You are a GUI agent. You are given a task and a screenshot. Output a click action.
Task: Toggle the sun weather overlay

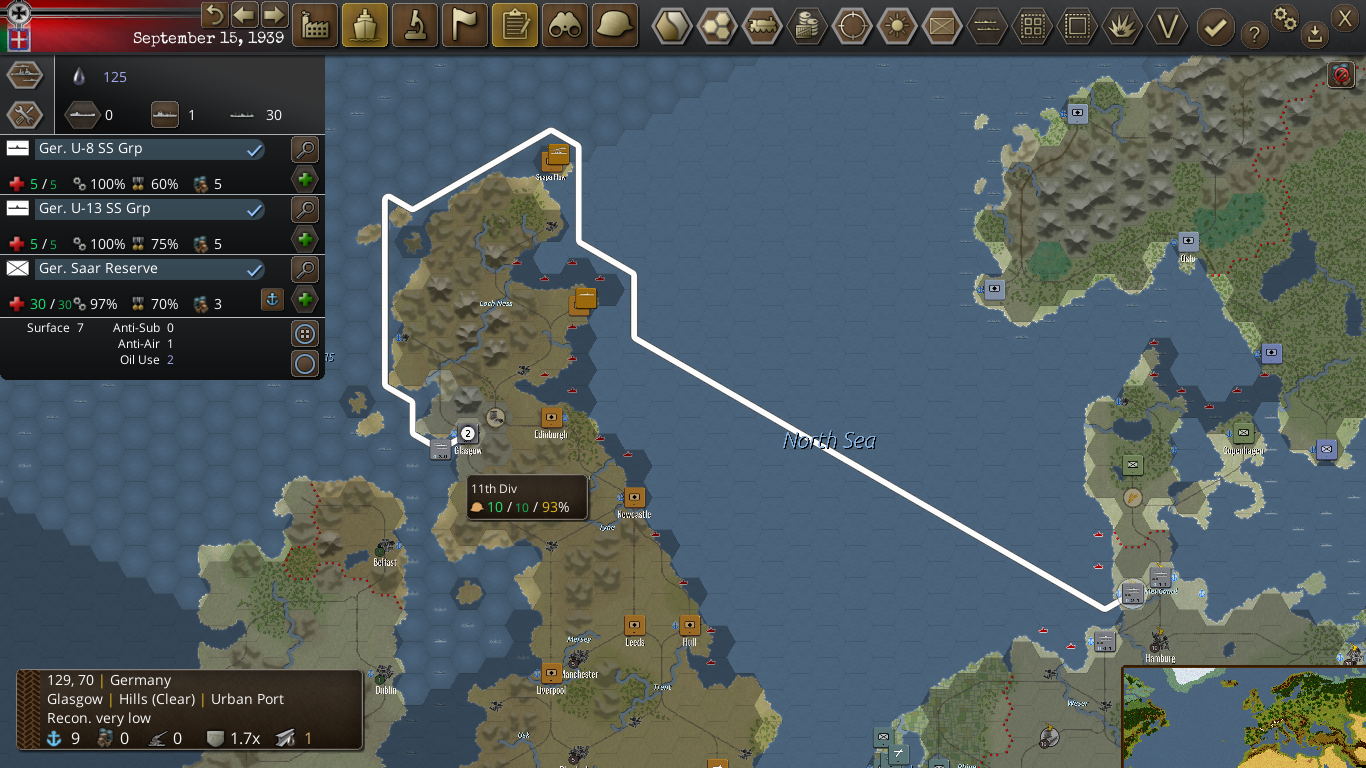coord(897,26)
